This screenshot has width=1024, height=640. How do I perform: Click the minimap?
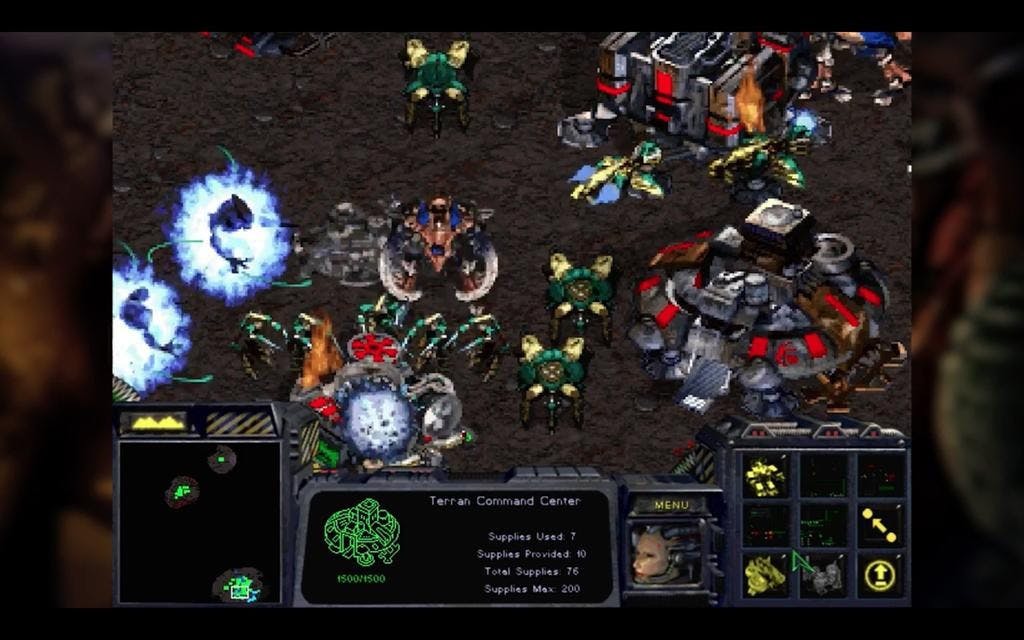(x=199, y=521)
